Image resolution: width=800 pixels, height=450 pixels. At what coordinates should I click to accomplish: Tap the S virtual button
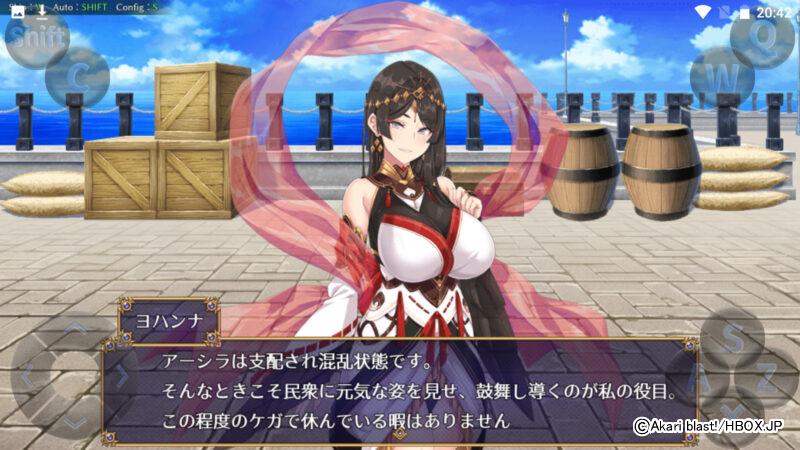coord(733,338)
